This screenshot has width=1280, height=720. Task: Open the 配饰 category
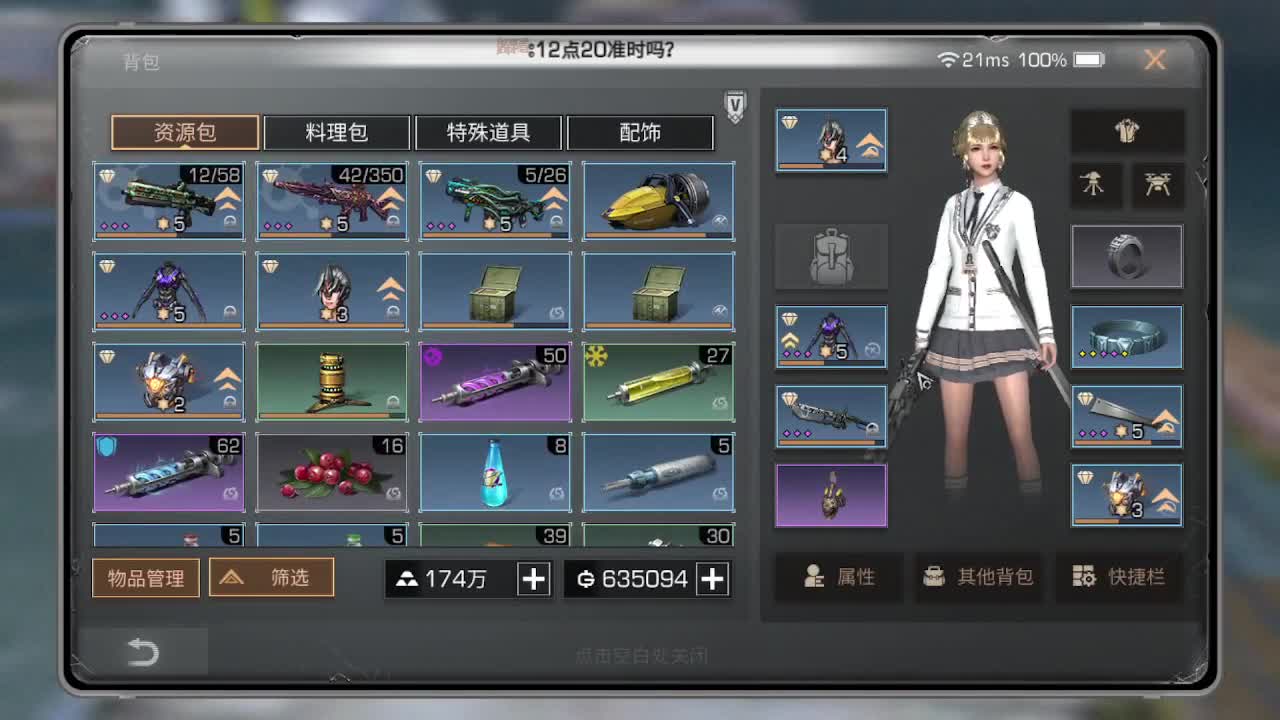point(641,132)
